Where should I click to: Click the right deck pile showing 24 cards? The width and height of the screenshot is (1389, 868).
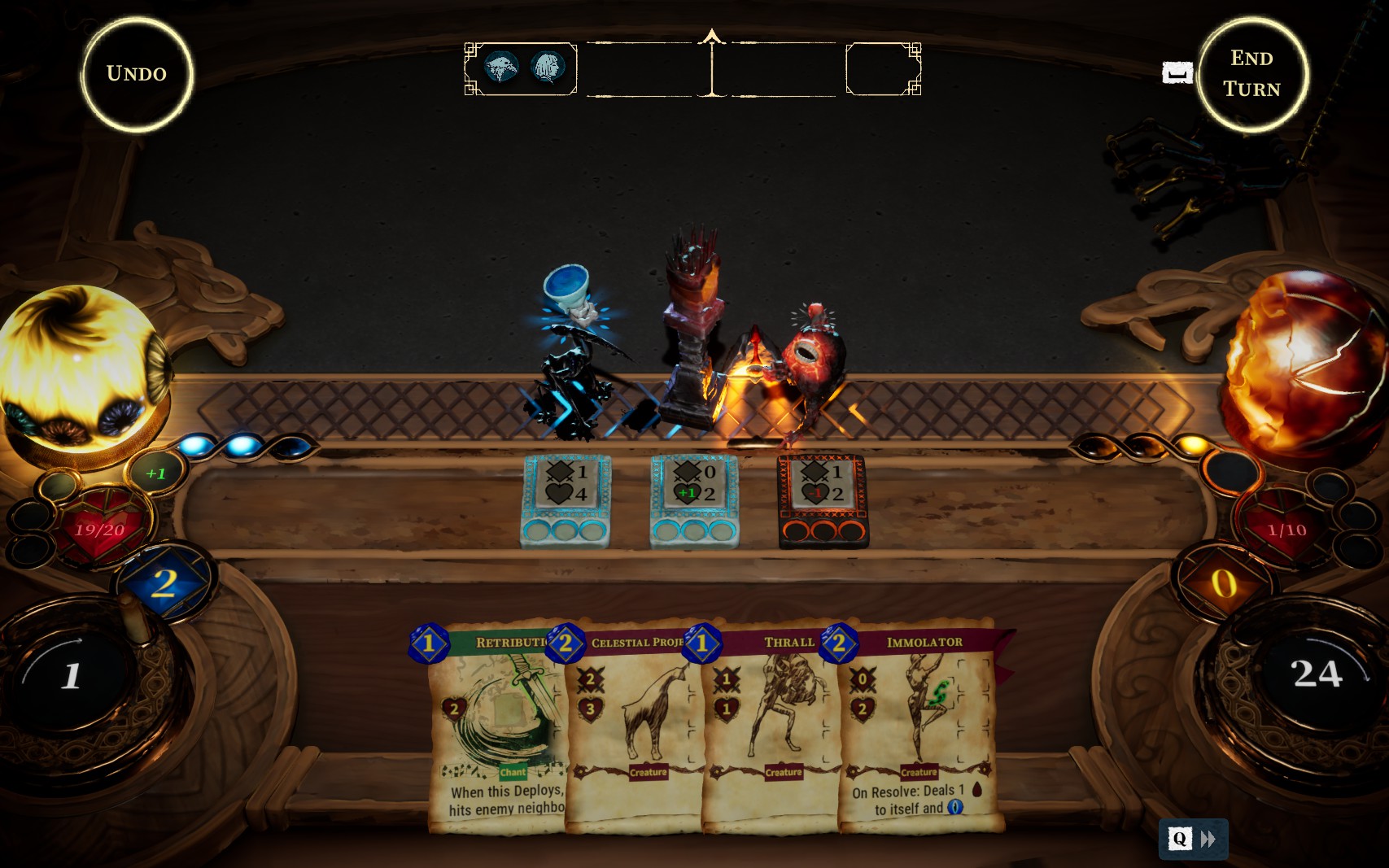(1318, 673)
